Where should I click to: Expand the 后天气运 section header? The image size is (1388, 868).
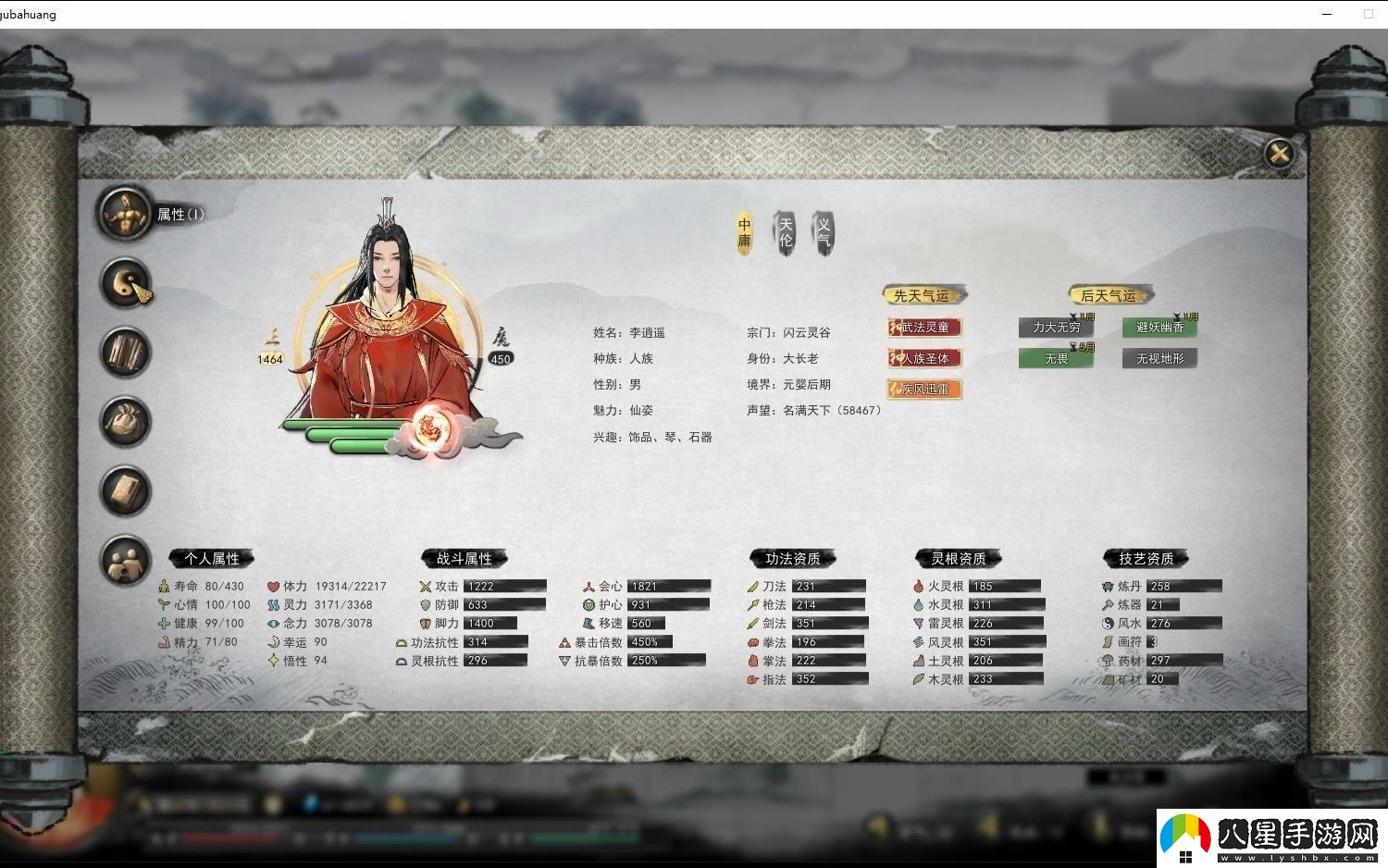click(x=1109, y=295)
